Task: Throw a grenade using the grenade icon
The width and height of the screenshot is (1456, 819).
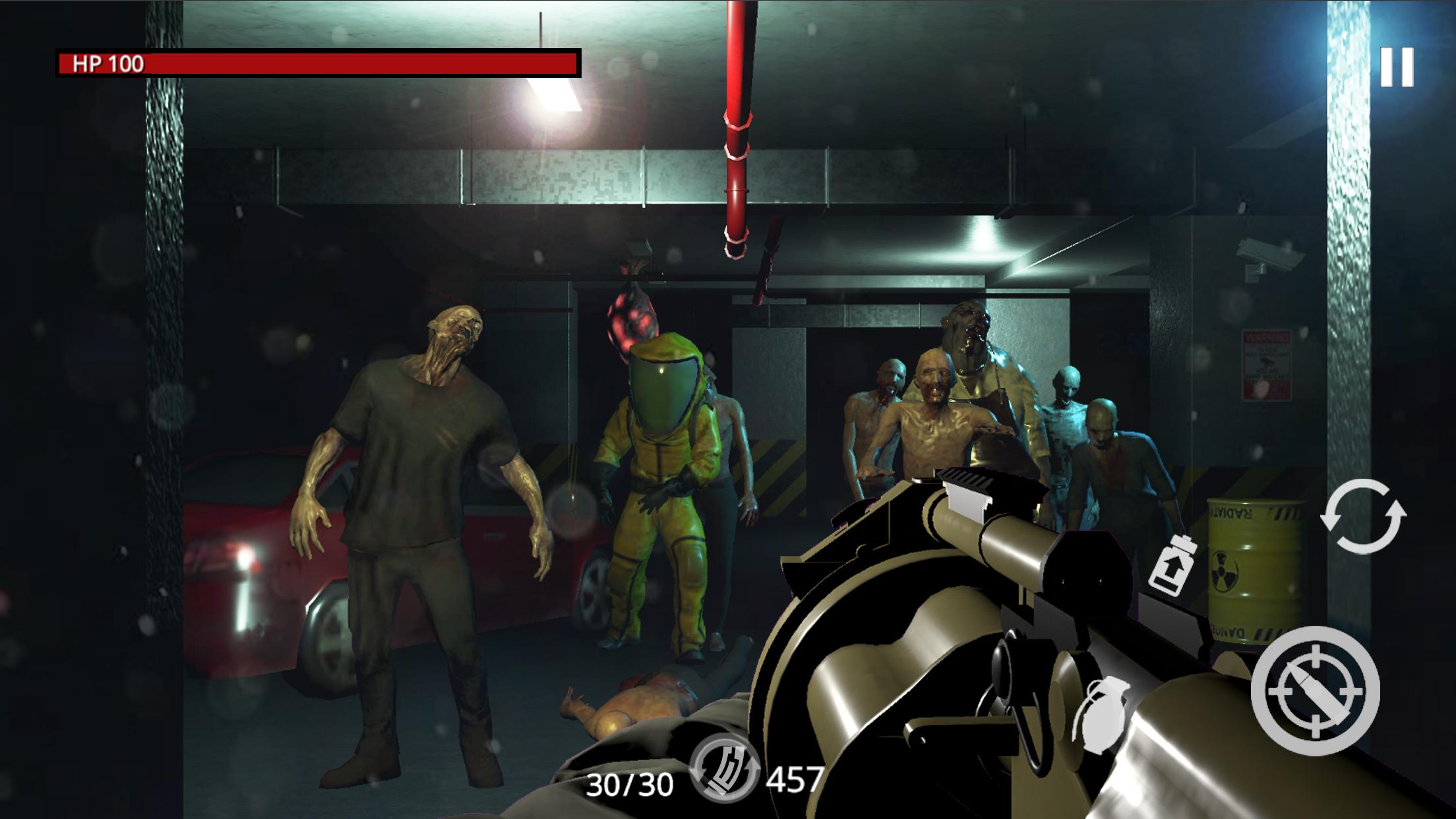Action: (x=1102, y=714)
